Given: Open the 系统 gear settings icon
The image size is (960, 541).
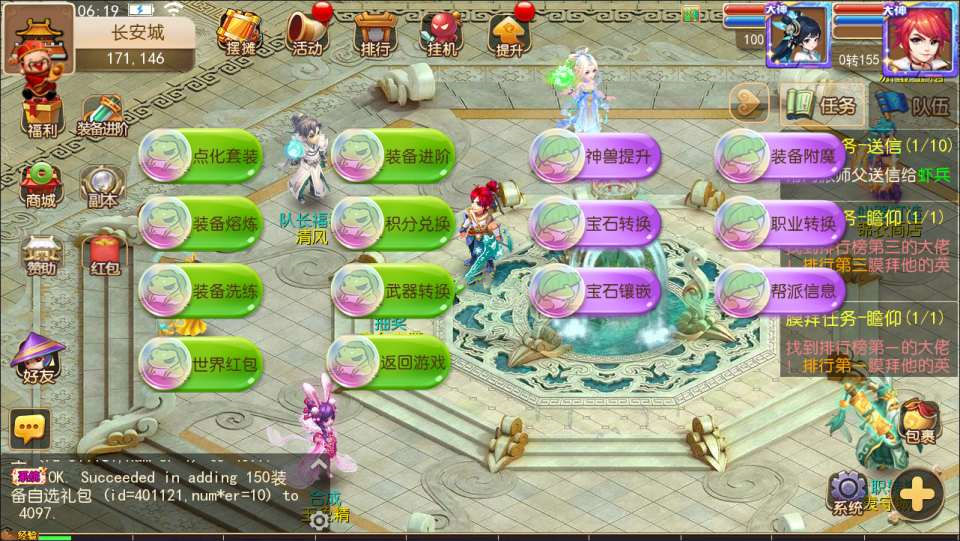Looking at the screenshot, I should click(847, 493).
